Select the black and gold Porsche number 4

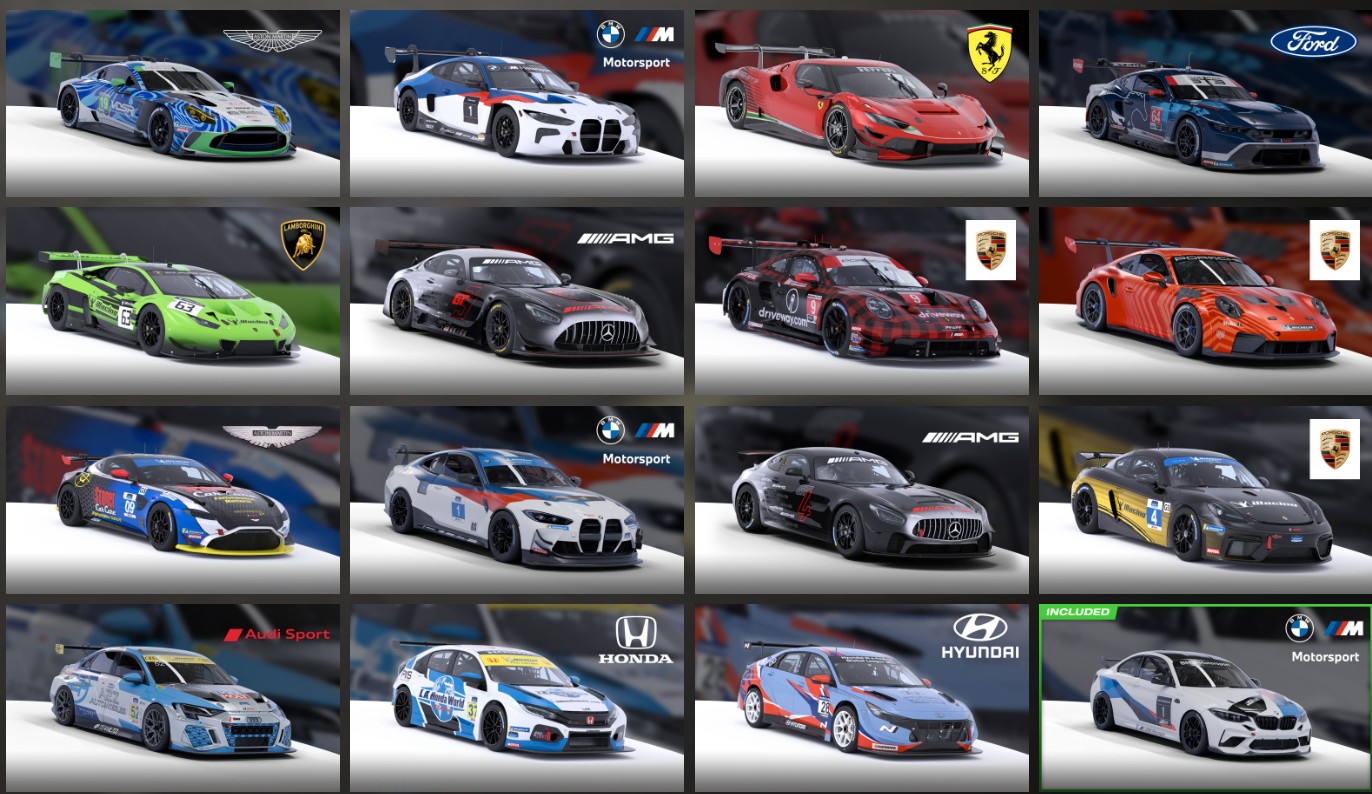point(1205,499)
